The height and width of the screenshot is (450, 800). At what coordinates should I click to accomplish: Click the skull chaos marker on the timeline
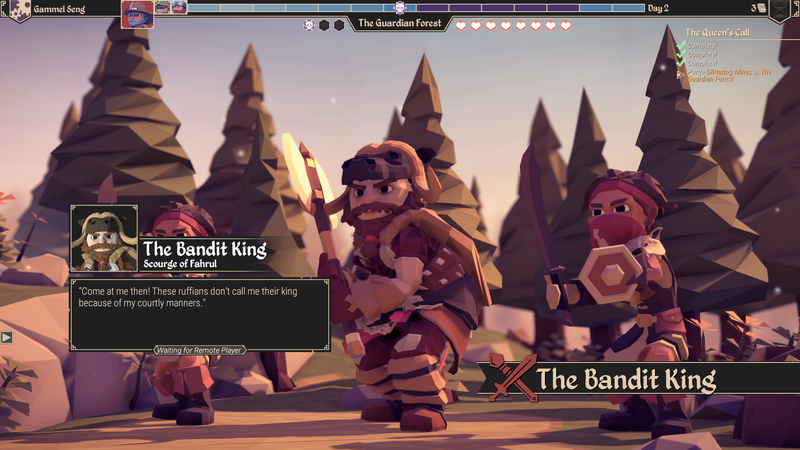tap(400, 8)
